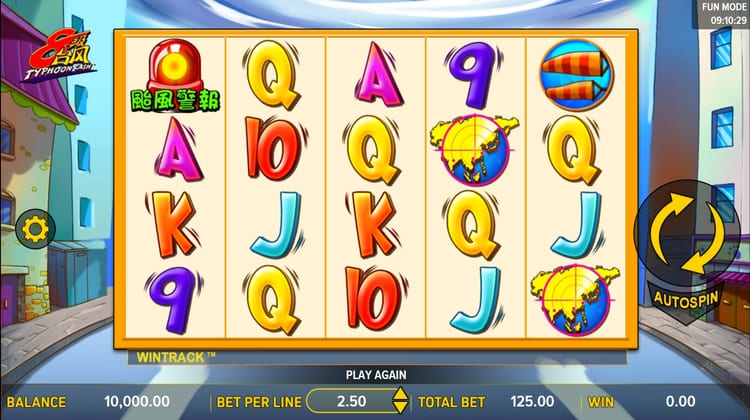This screenshot has height=420, width=750.
Task: Increase bet per line with the up arrow
Action: pos(399,396)
